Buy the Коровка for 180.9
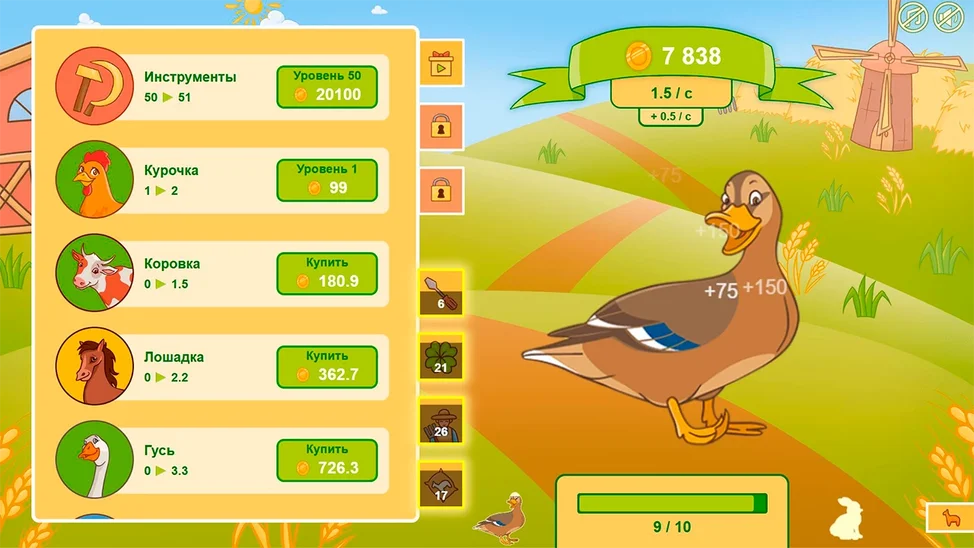This screenshot has width=974, height=548. coord(326,274)
